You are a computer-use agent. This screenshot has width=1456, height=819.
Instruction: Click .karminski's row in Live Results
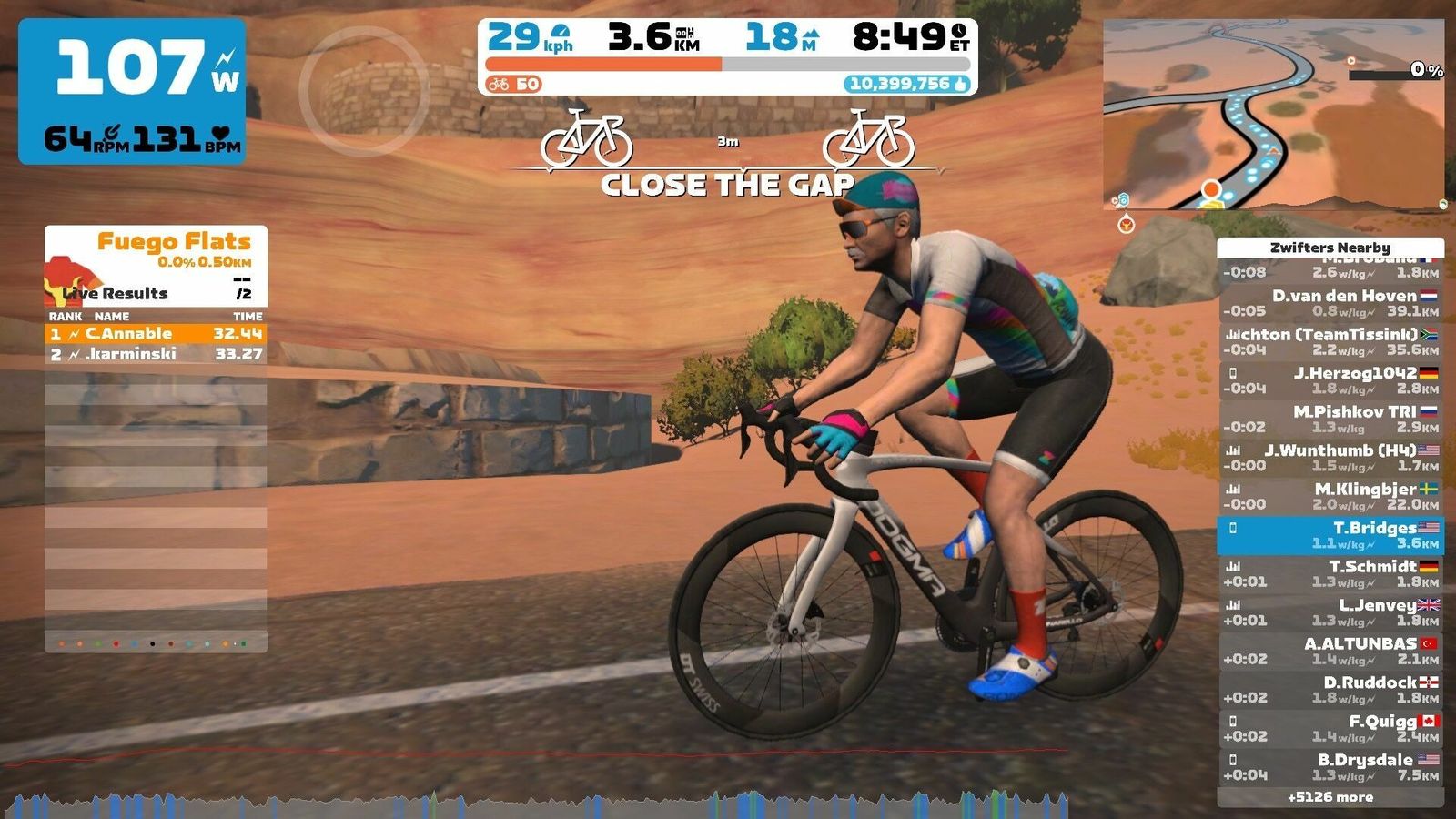[156, 354]
